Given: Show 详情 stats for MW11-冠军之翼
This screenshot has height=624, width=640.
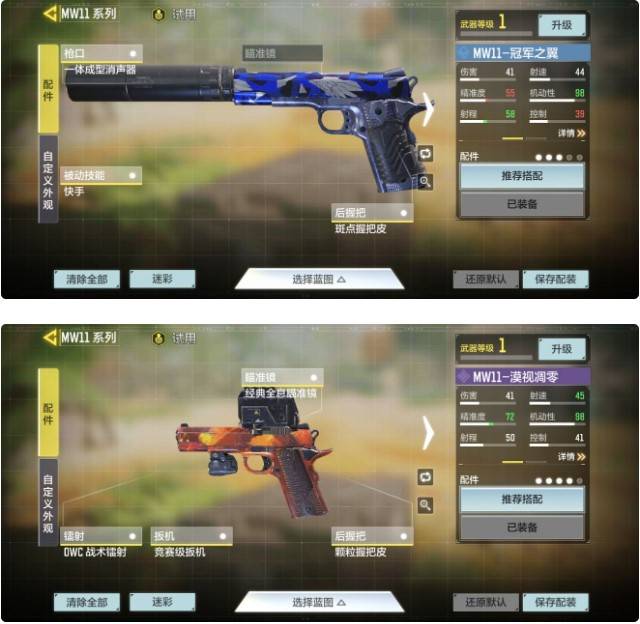Looking at the screenshot, I should click(572, 133).
